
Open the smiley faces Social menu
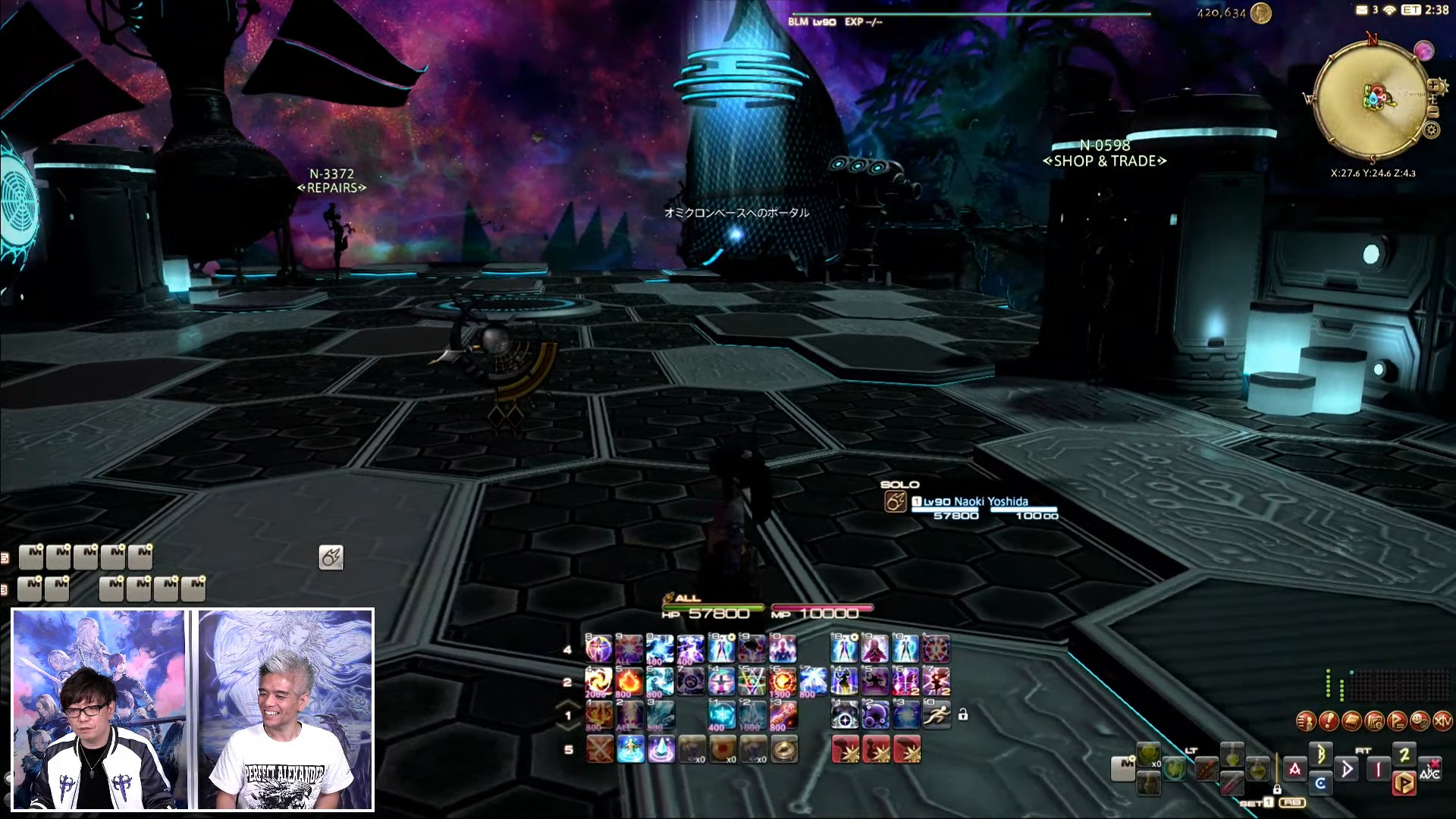(1420, 720)
